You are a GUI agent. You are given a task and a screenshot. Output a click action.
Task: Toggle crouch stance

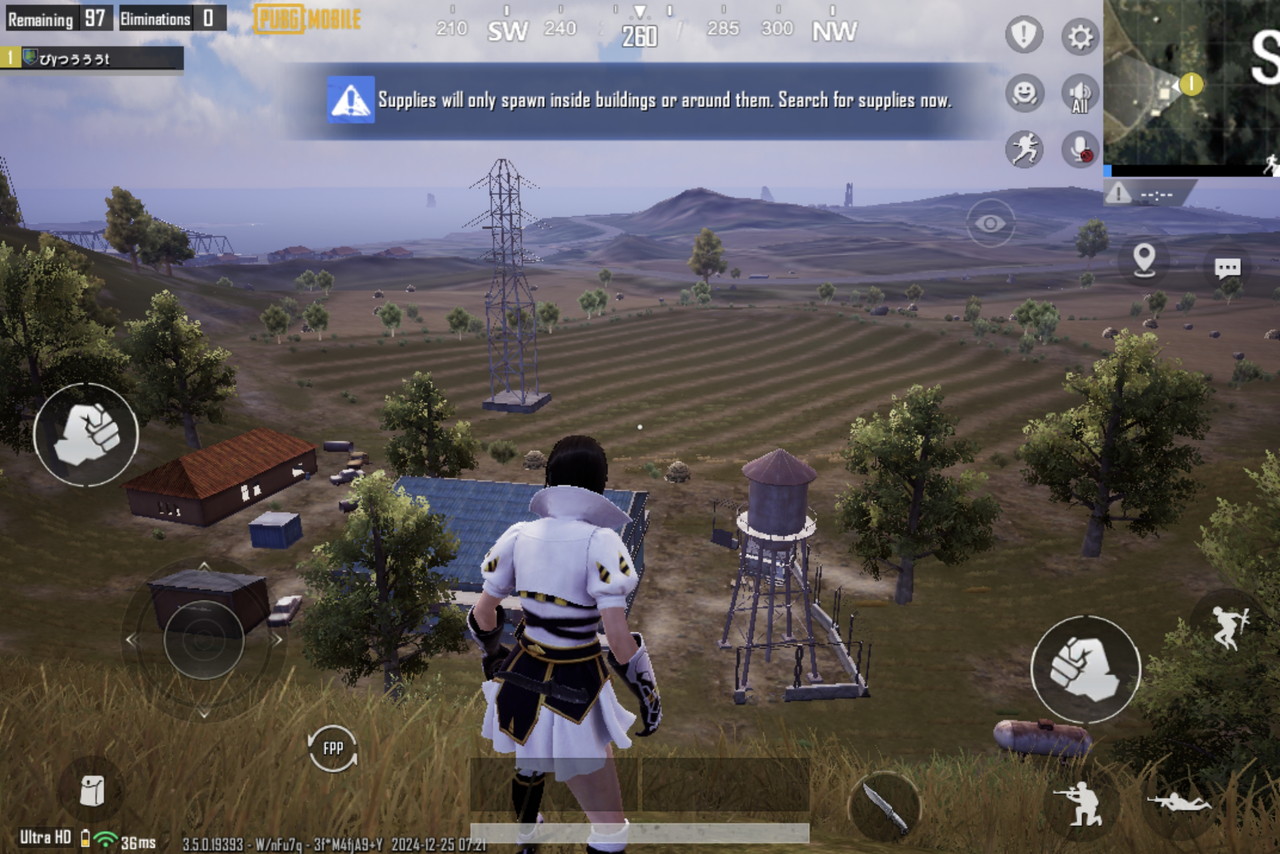click(1083, 802)
